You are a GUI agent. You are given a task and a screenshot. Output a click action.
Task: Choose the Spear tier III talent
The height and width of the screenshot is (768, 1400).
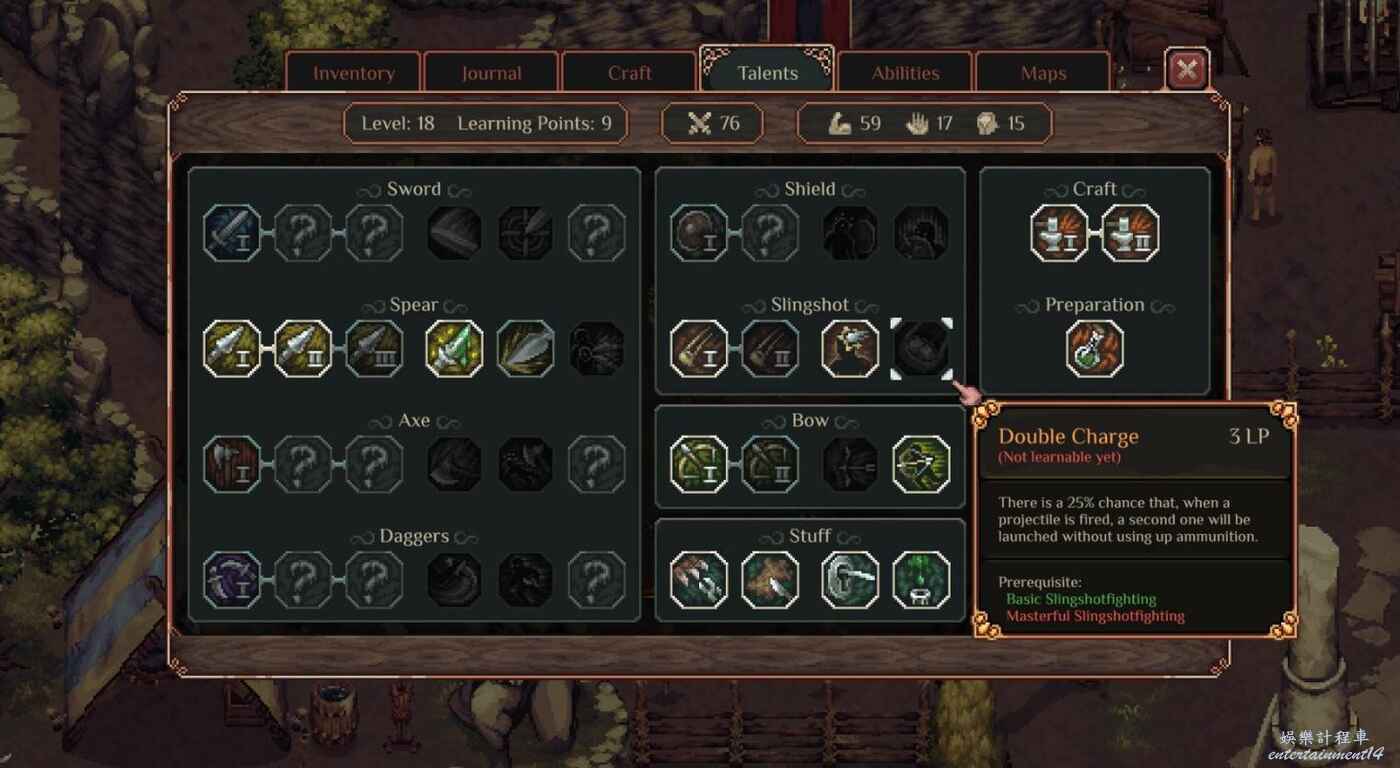coord(375,349)
